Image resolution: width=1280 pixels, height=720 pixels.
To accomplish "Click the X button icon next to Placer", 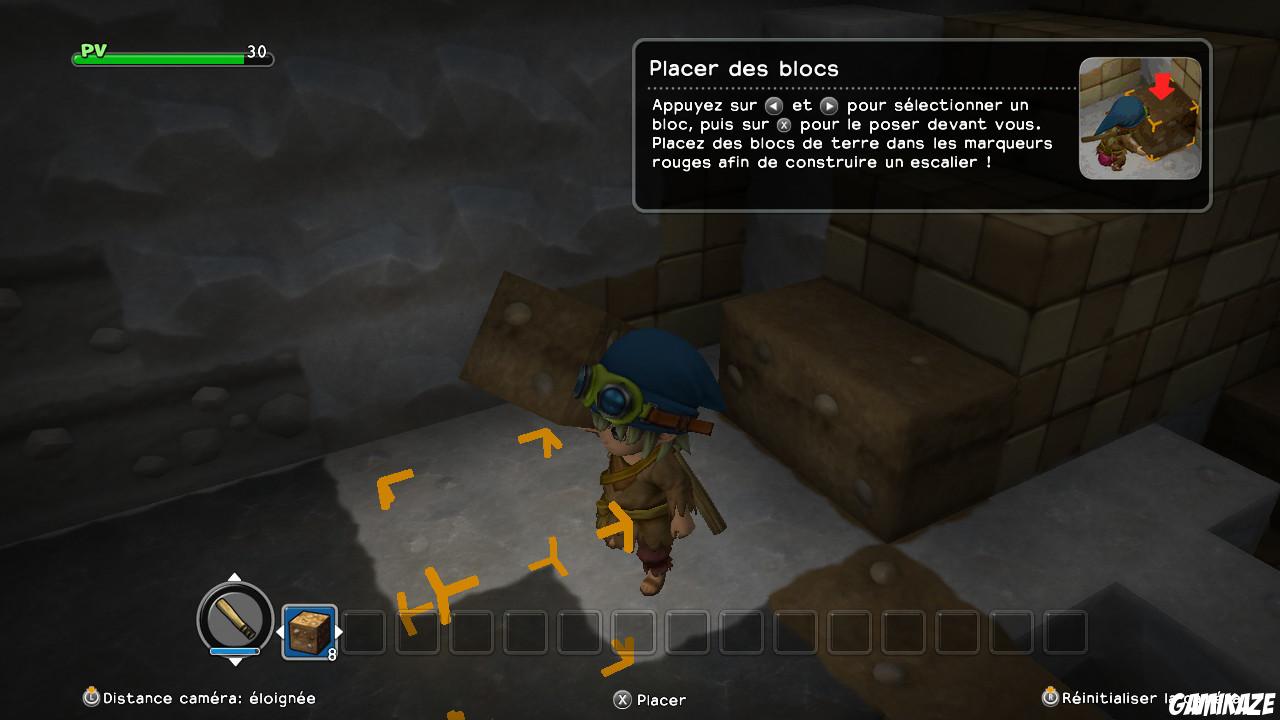I will (x=620, y=700).
